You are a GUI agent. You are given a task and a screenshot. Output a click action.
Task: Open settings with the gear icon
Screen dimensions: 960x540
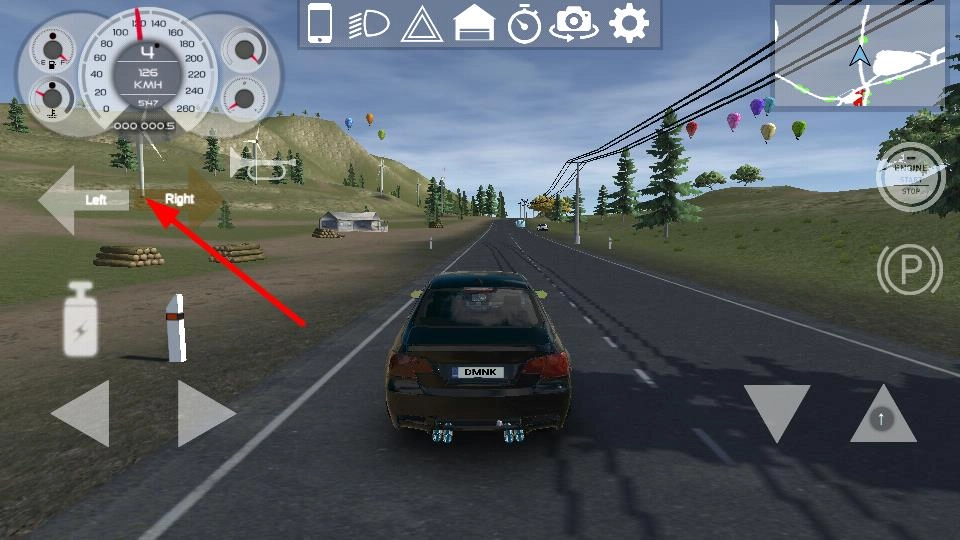[x=629, y=23]
